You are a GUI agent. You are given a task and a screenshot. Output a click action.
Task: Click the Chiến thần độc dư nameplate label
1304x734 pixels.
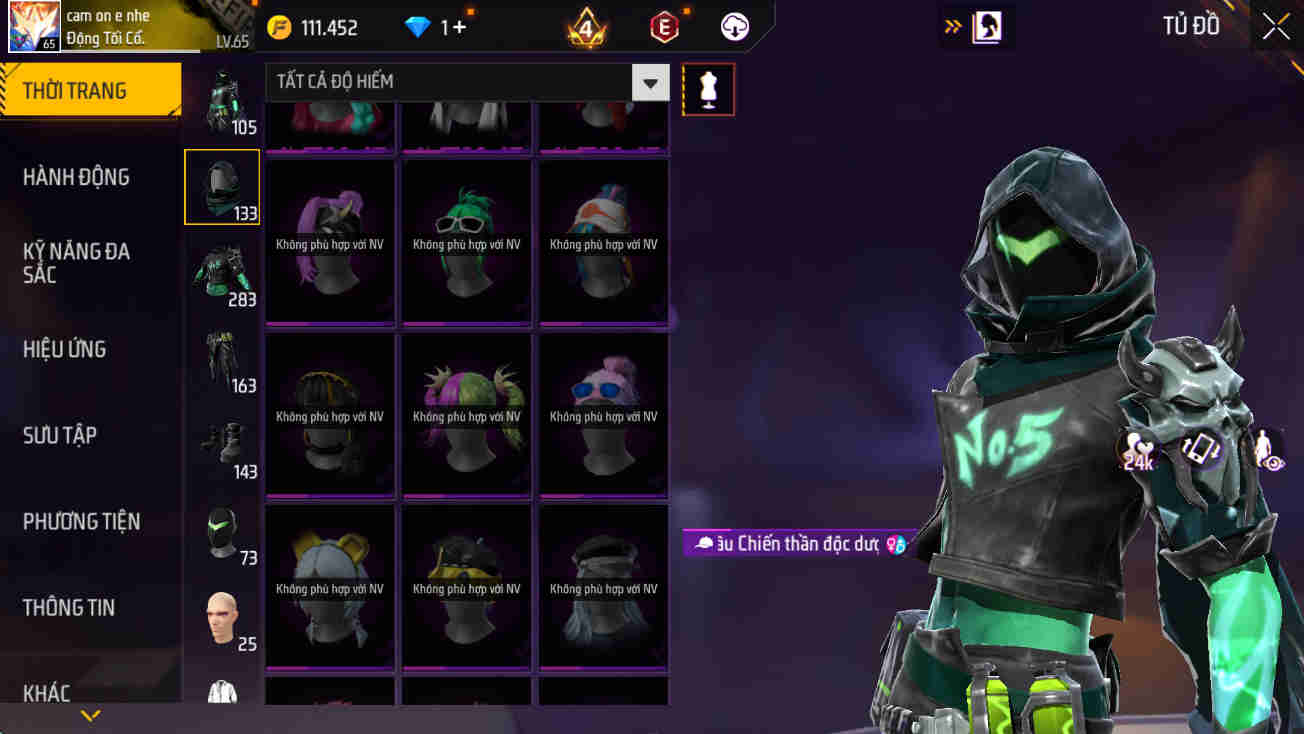(795, 544)
